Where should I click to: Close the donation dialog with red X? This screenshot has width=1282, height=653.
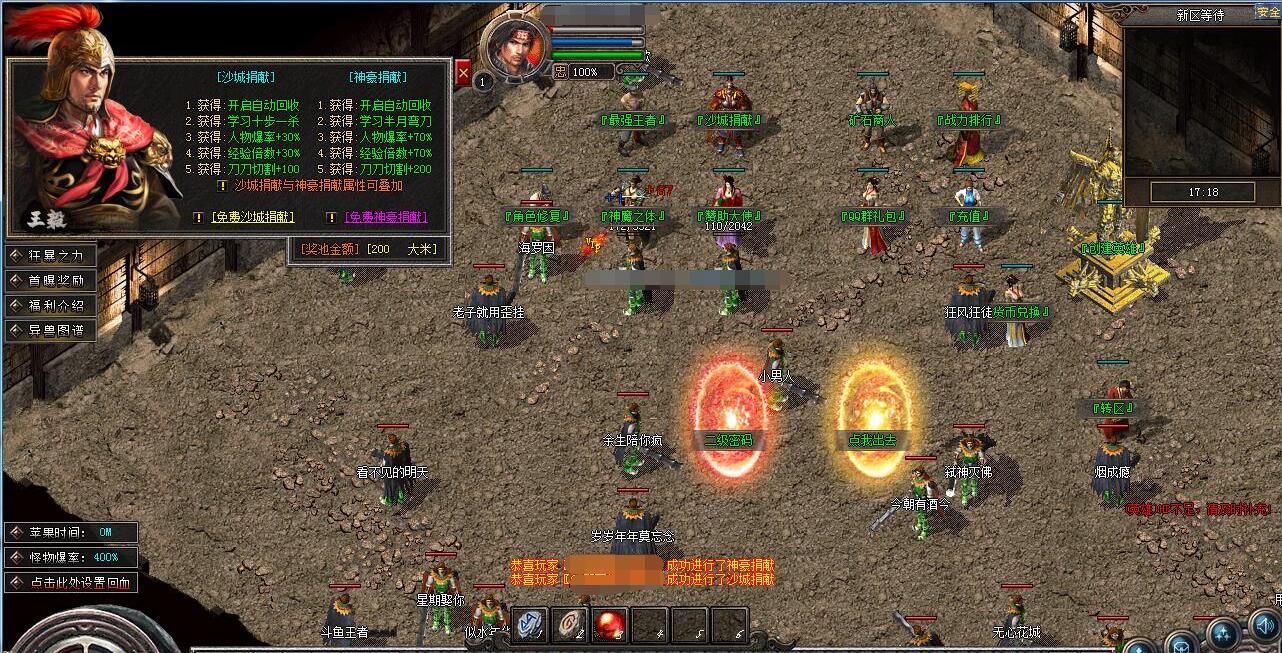(463, 73)
